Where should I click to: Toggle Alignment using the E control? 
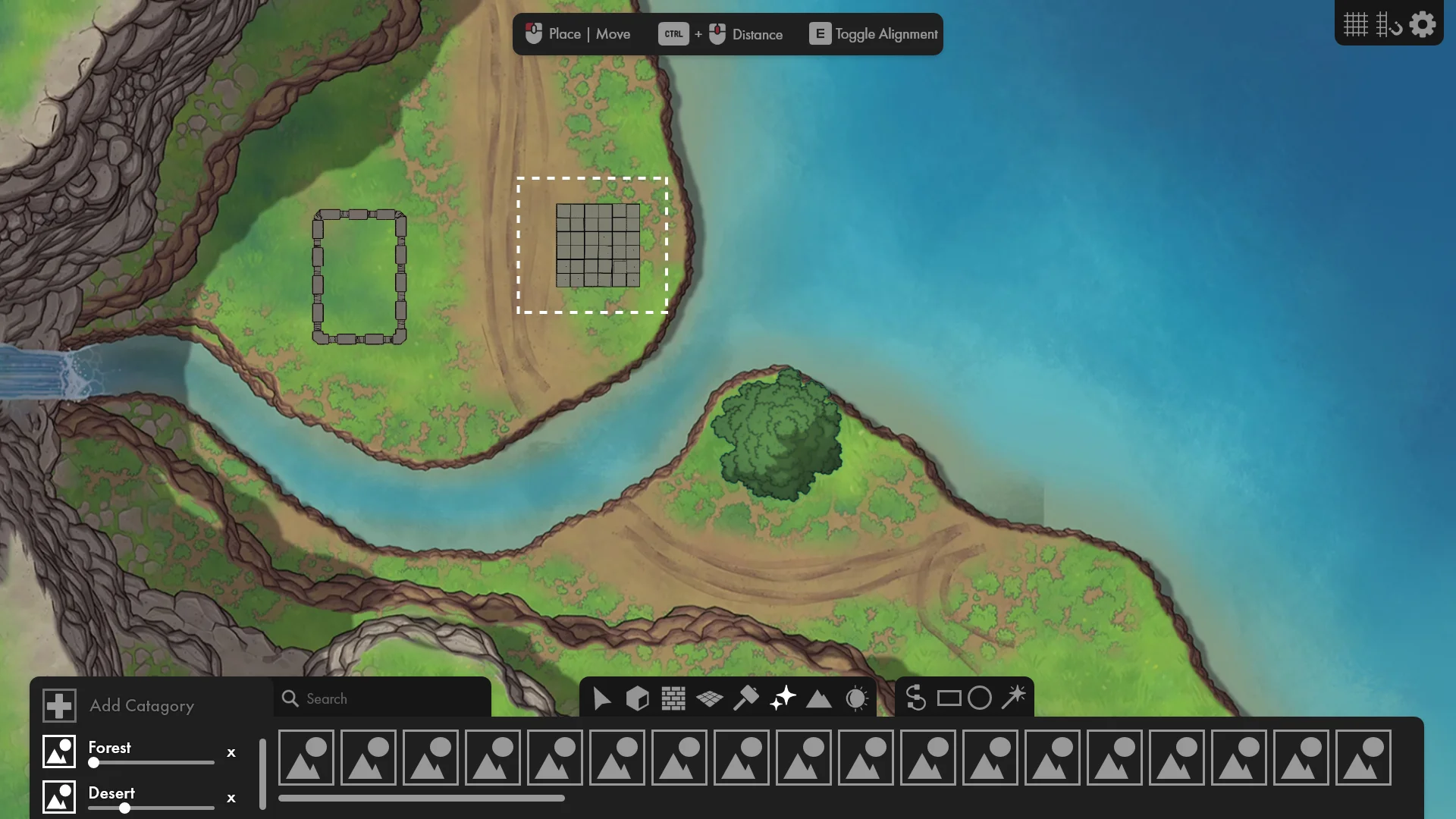point(820,33)
